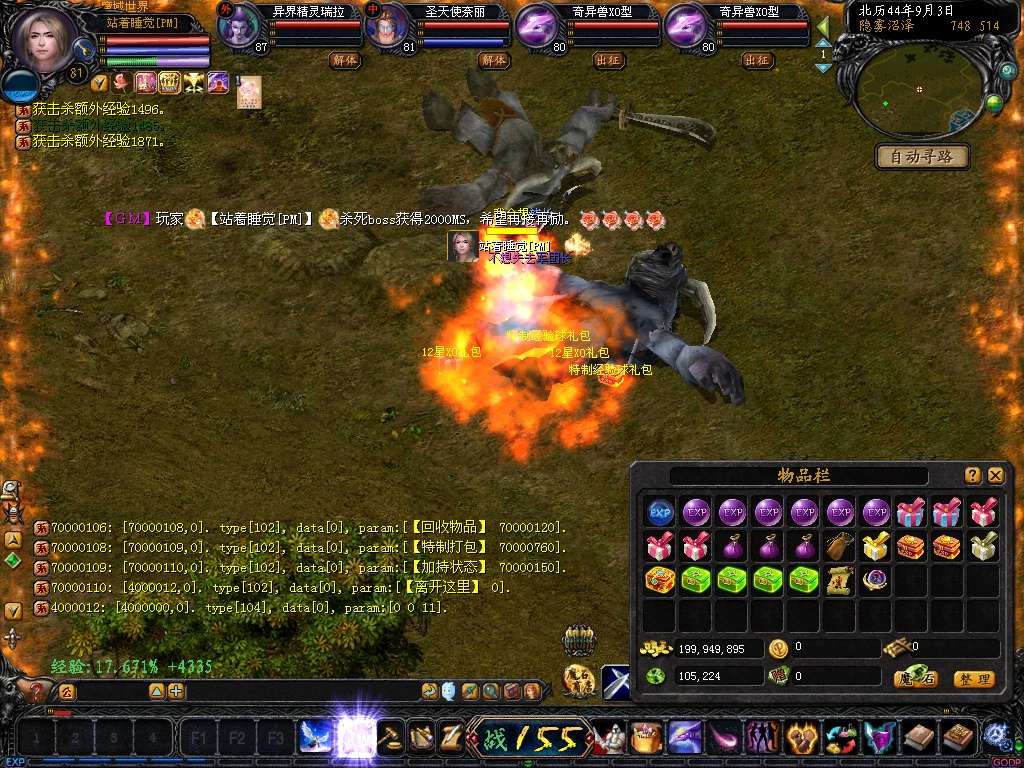The image size is (1024, 768).
Task: Click the red question mark help button
Action: tap(37, 691)
